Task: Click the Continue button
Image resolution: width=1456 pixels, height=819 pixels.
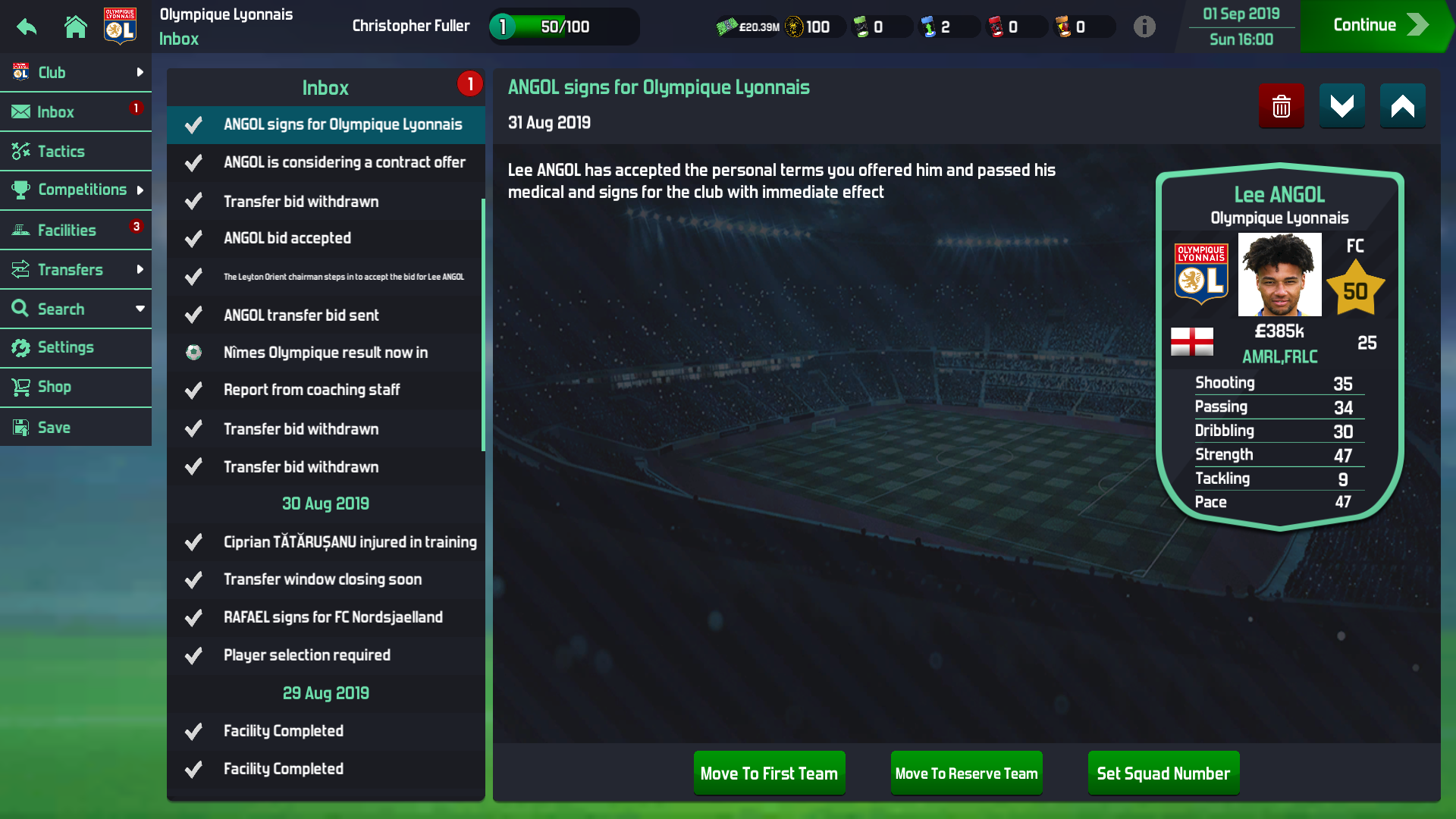Action: point(1376,26)
